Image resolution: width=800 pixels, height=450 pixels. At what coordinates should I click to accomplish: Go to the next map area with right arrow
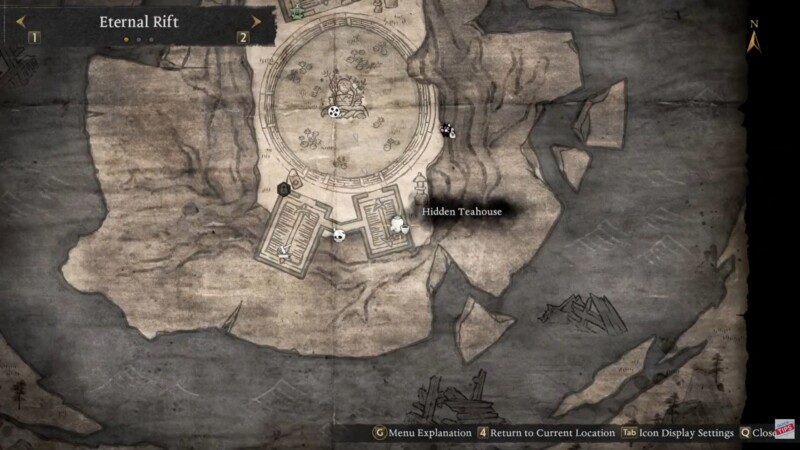(256, 21)
